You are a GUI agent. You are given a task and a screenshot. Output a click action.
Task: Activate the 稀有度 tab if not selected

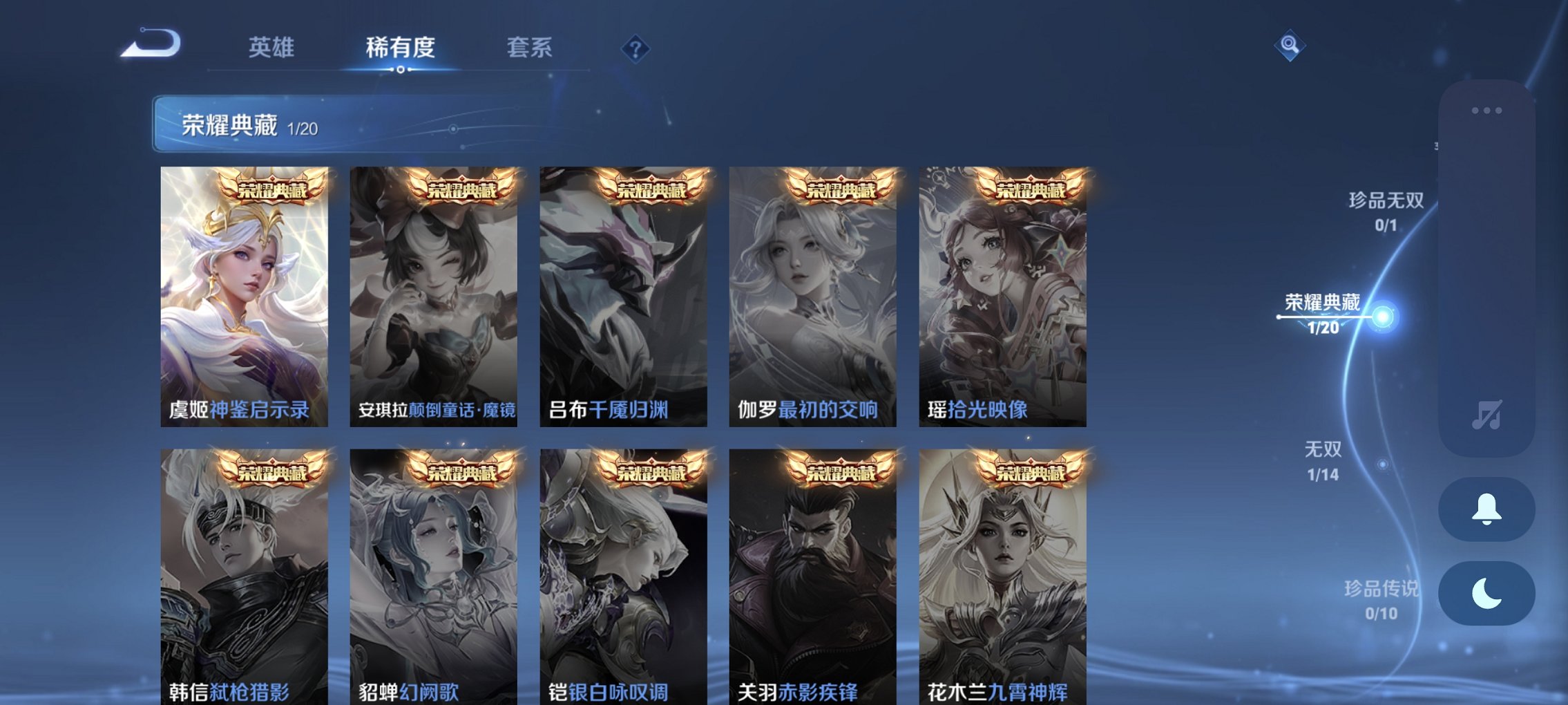coord(401,47)
